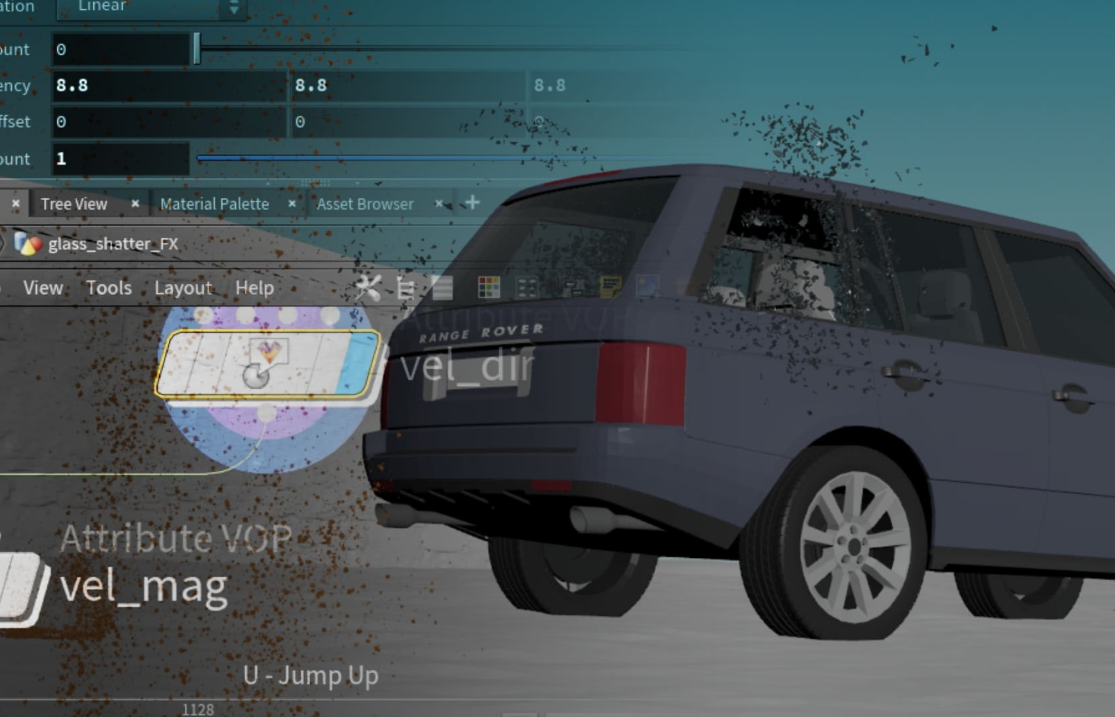The height and width of the screenshot is (717, 1115).
Task: Switch to the Material Palette tab
Action: (x=214, y=204)
